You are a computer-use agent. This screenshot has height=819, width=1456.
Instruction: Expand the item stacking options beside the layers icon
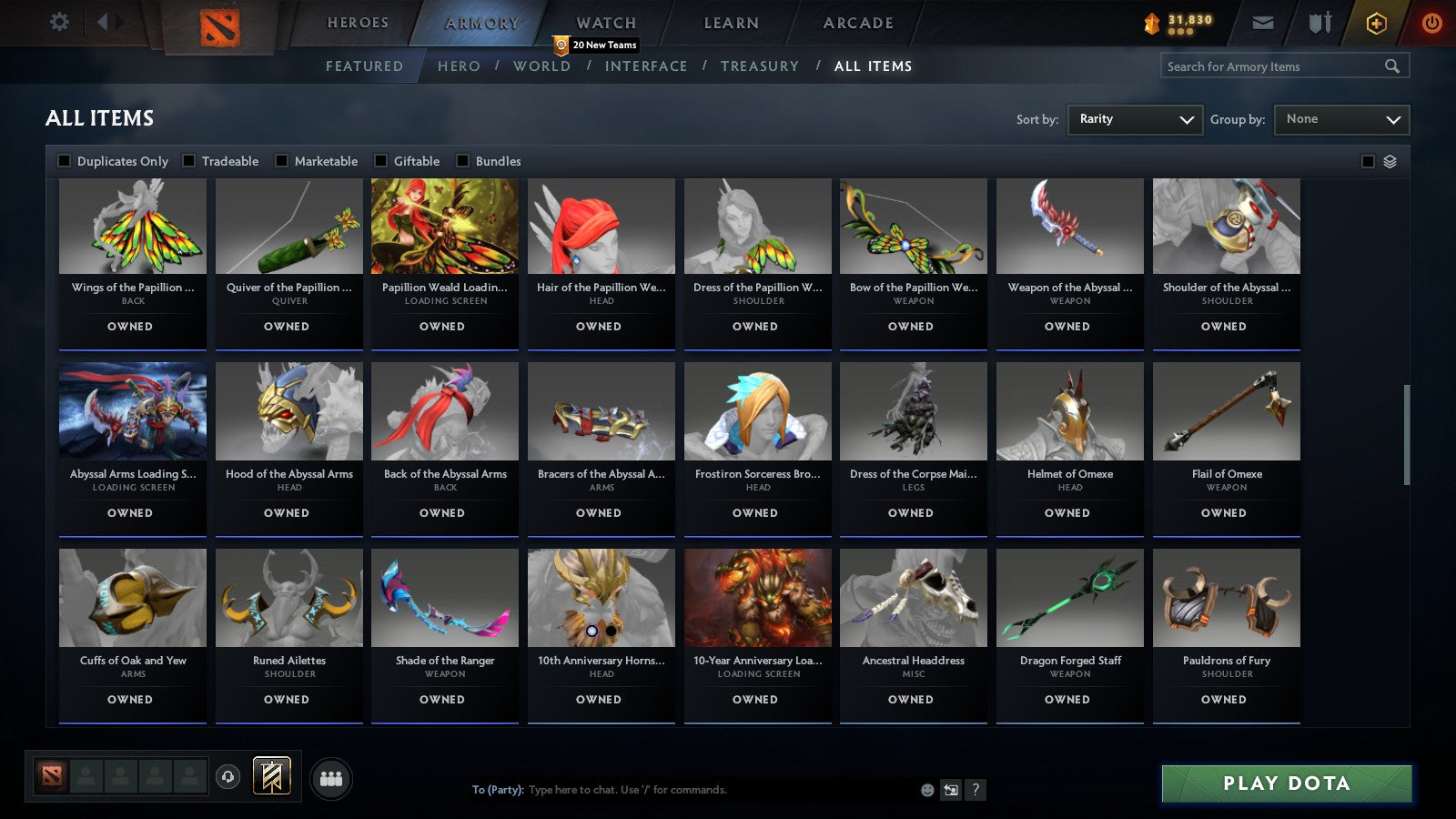click(x=1369, y=160)
